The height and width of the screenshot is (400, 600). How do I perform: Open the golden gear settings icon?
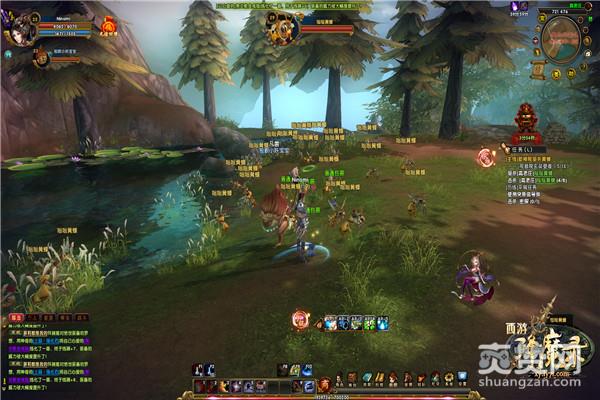coord(449,377)
